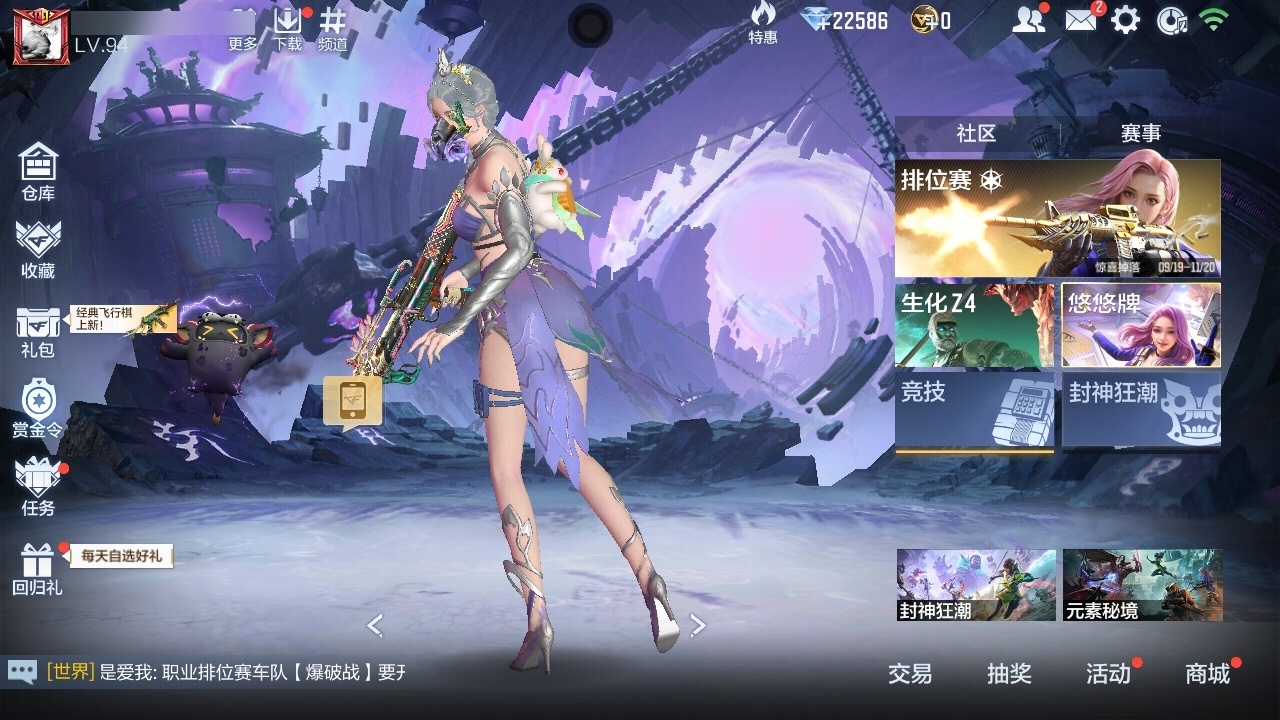
Task: Open the mail inbox
Action: click(1081, 20)
